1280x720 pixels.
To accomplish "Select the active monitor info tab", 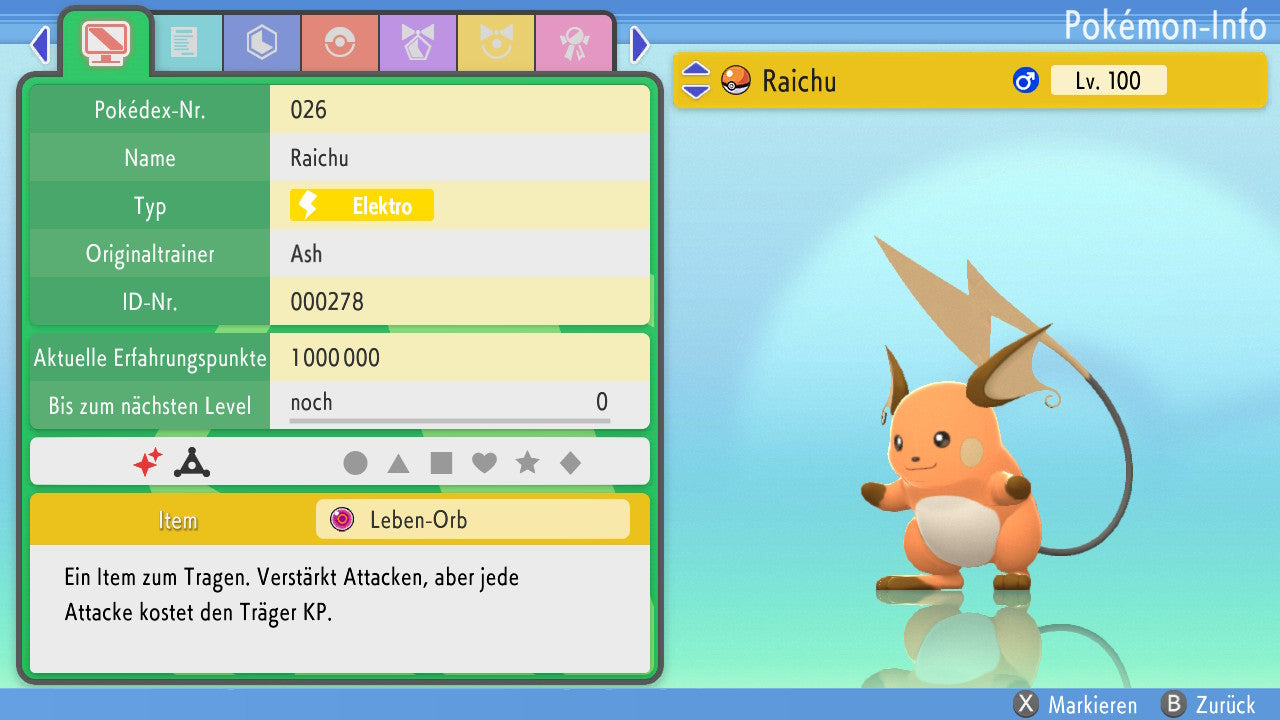I will (x=105, y=42).
